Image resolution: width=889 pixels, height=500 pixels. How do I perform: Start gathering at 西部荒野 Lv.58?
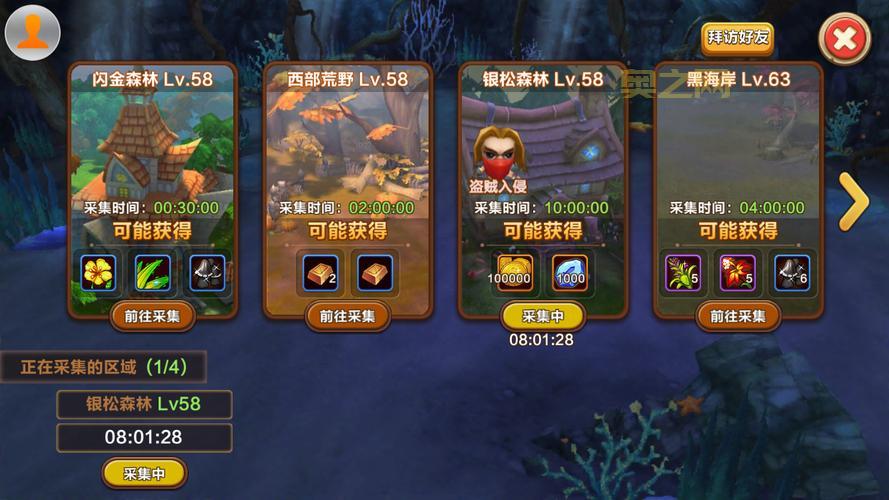[x=347, y=315]
